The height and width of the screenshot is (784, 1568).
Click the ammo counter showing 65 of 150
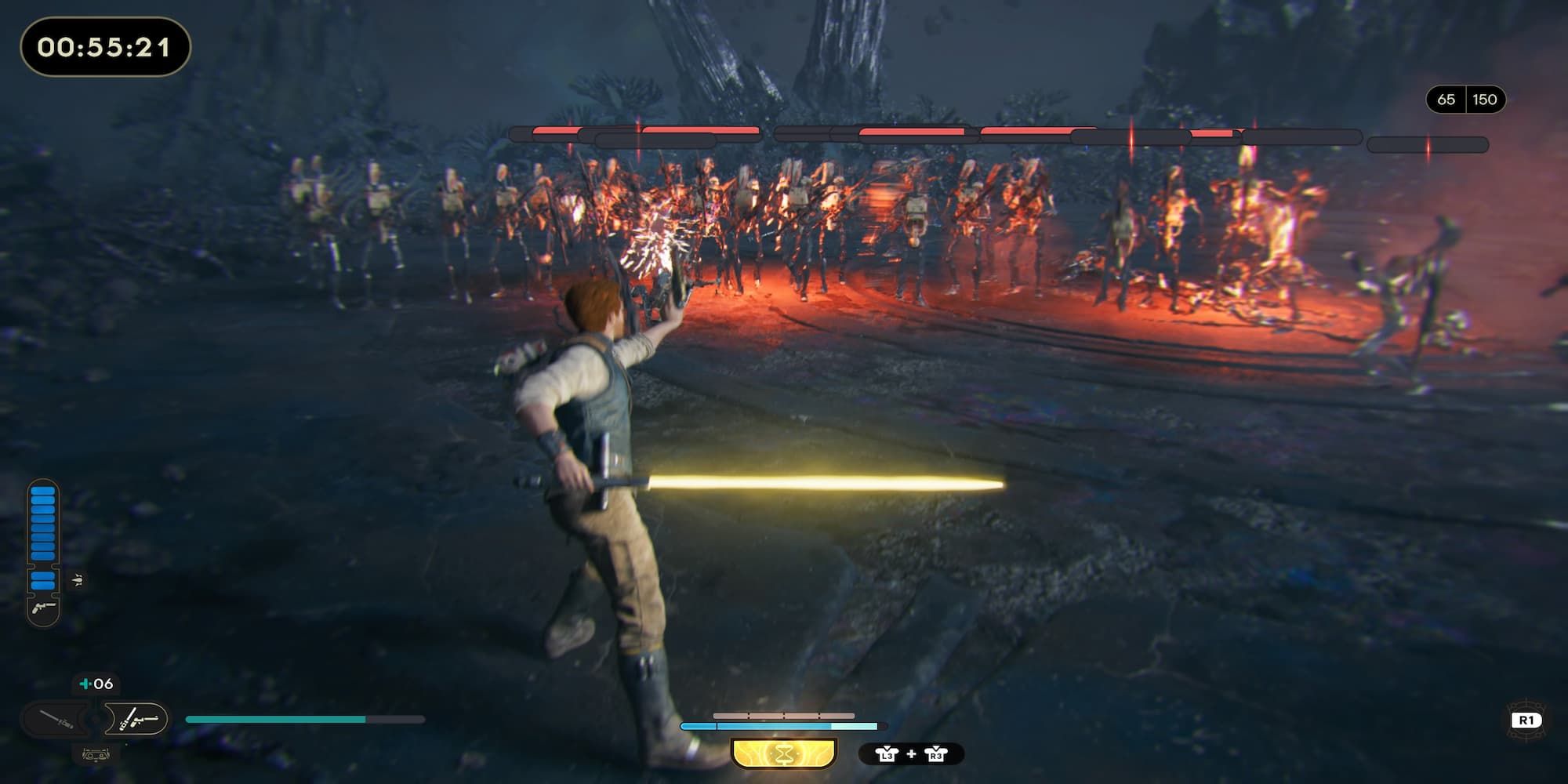point(1466,100)
